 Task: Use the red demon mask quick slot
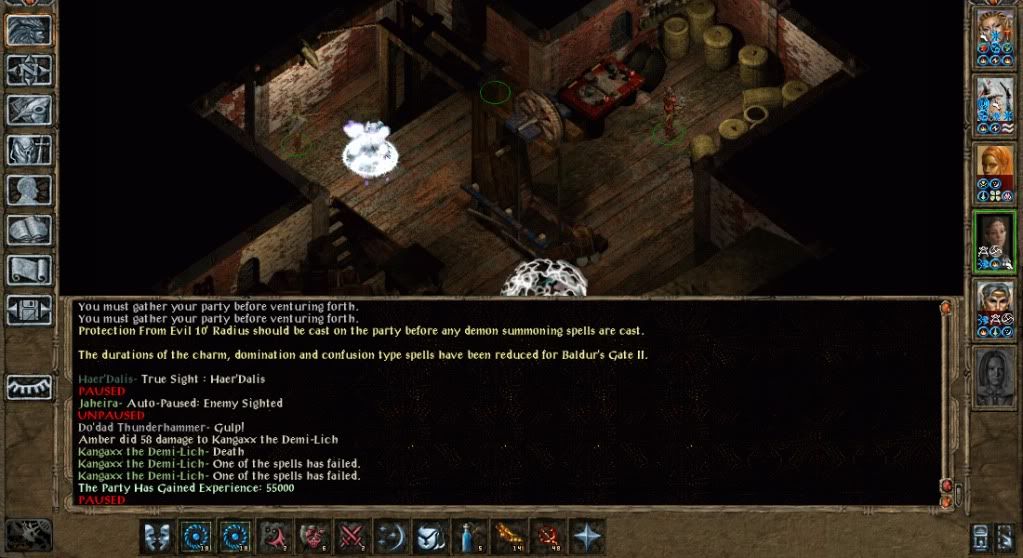click(312, 536)
